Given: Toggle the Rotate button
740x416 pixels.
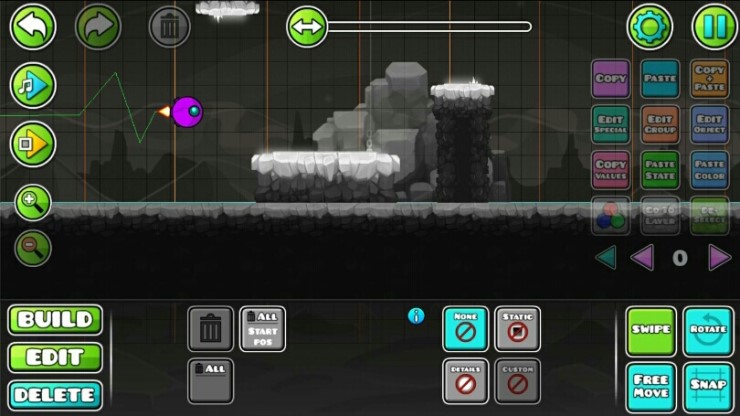Looking at the screenshot, I should click(x=708, y=330).
